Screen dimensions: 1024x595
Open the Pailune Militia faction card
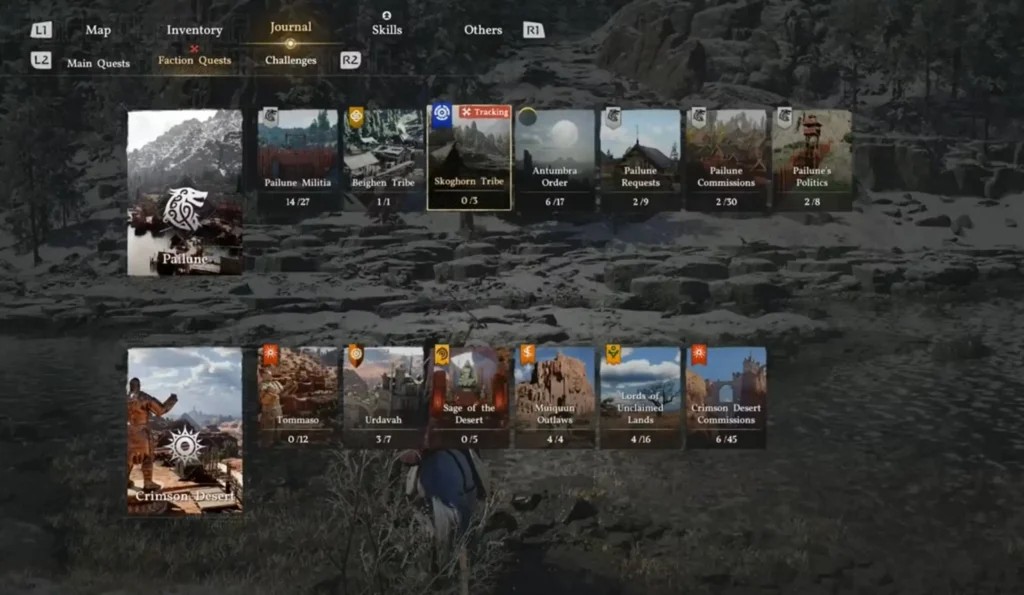297,158
